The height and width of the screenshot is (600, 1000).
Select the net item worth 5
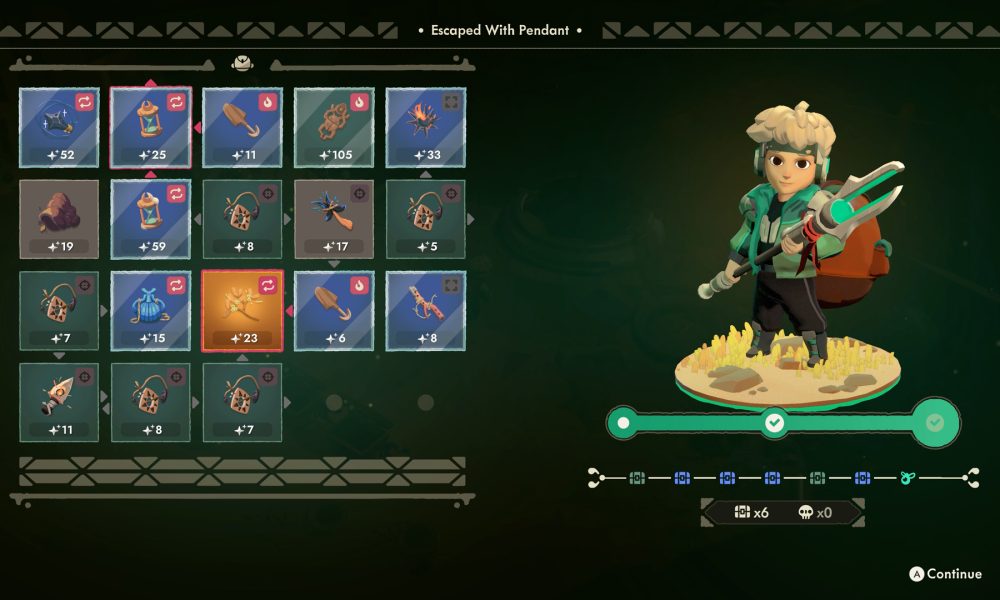[426, 219]
